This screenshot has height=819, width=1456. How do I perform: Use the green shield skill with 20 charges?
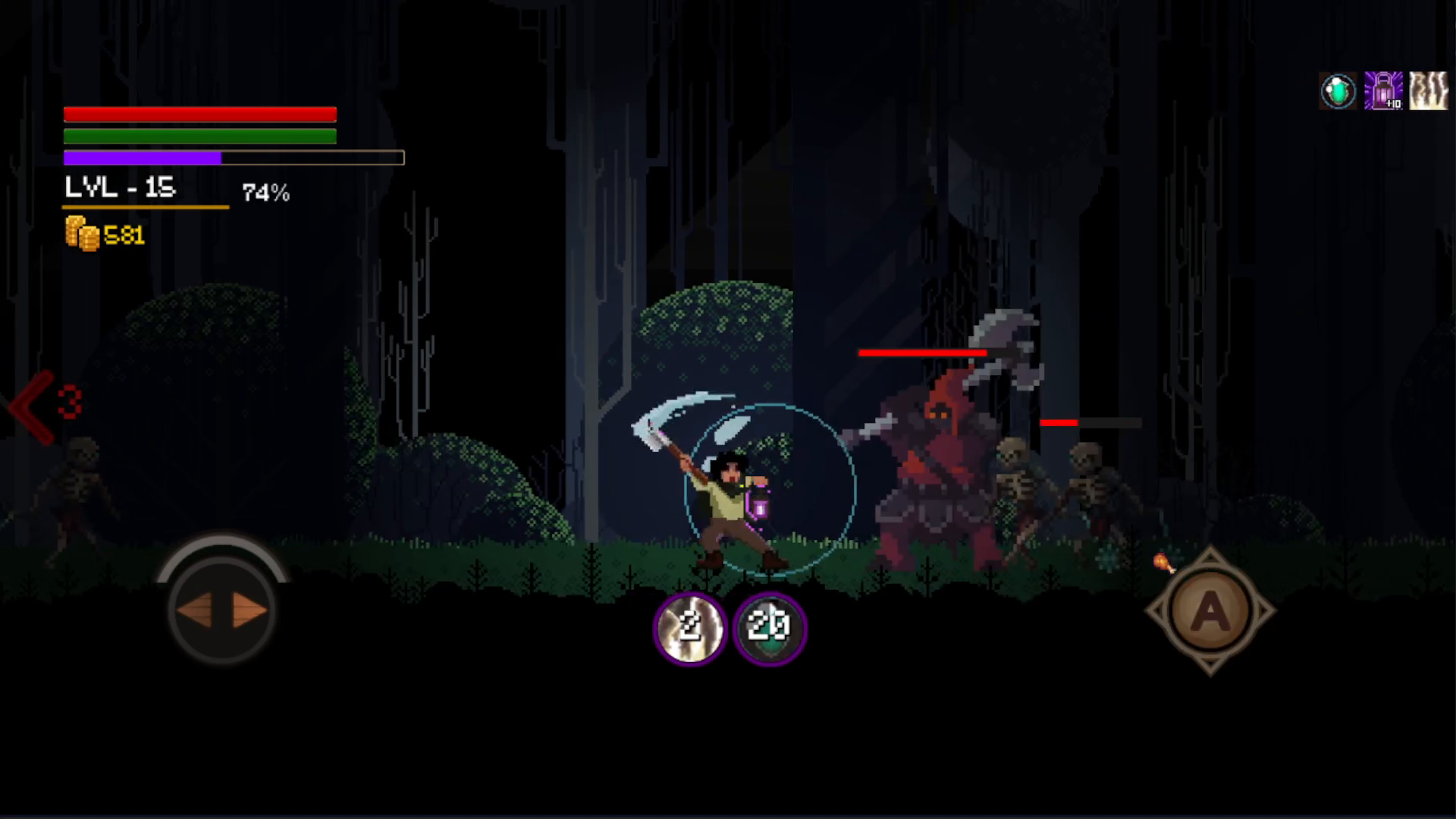coord(770,627)
